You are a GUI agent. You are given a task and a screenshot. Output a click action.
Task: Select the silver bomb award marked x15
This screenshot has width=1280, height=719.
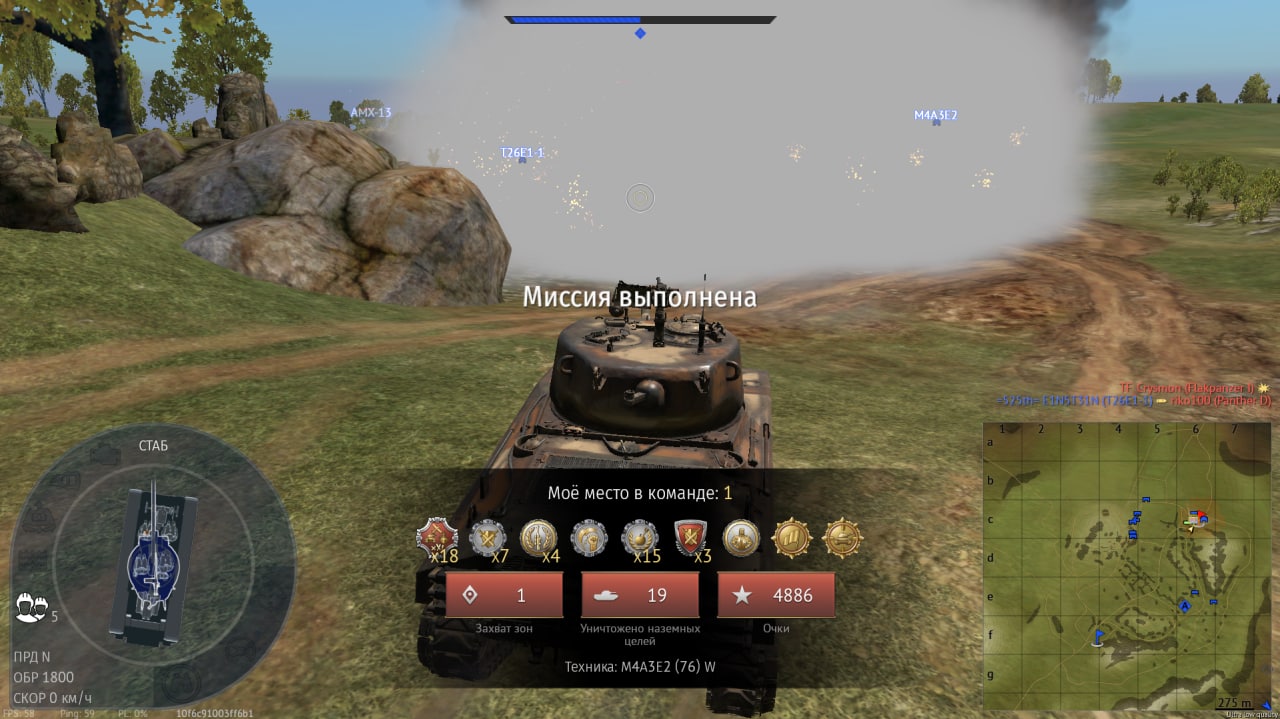640,538
